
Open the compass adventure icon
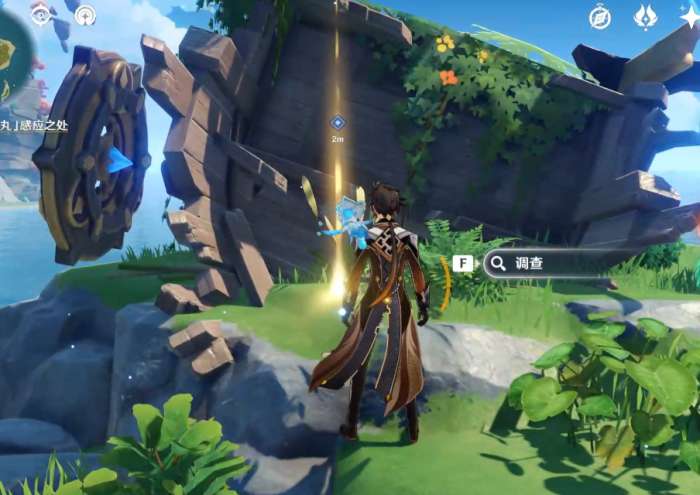[600, 17]
